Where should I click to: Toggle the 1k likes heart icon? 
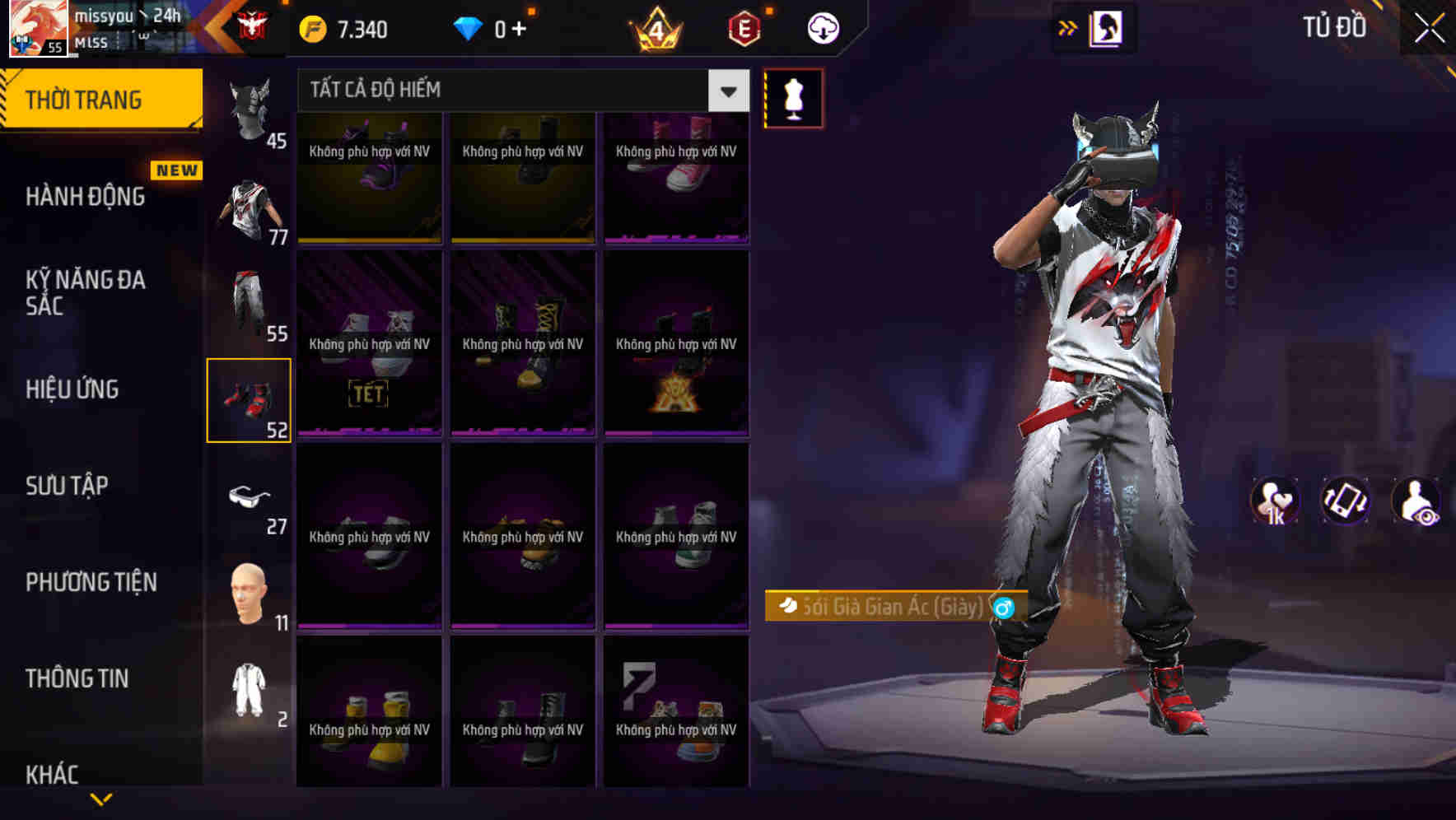(x=1276, y=501)
